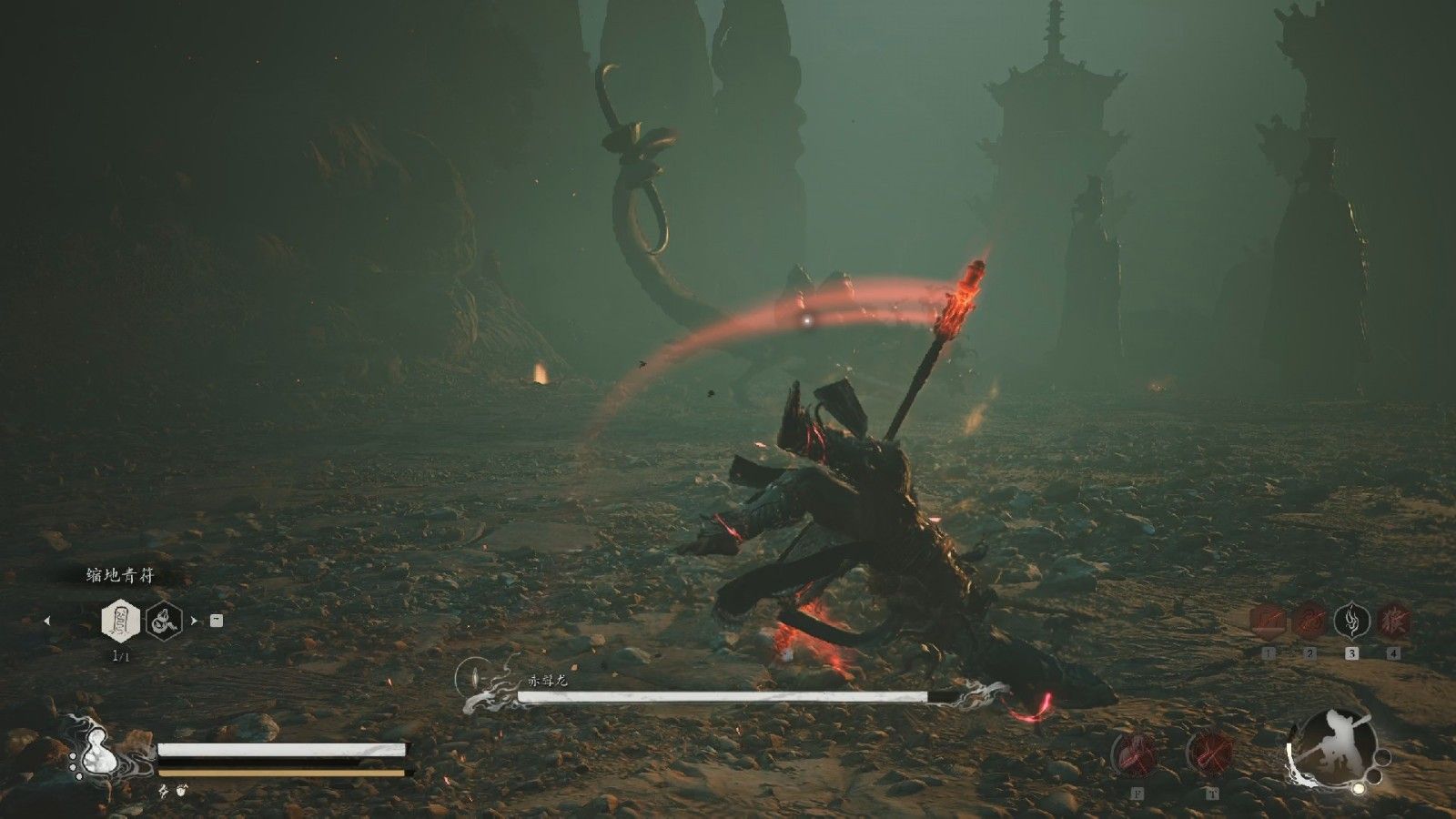Select the coiled snake item slot
Viewport: 1456px width, 819px height.
[x=163, y=621]
